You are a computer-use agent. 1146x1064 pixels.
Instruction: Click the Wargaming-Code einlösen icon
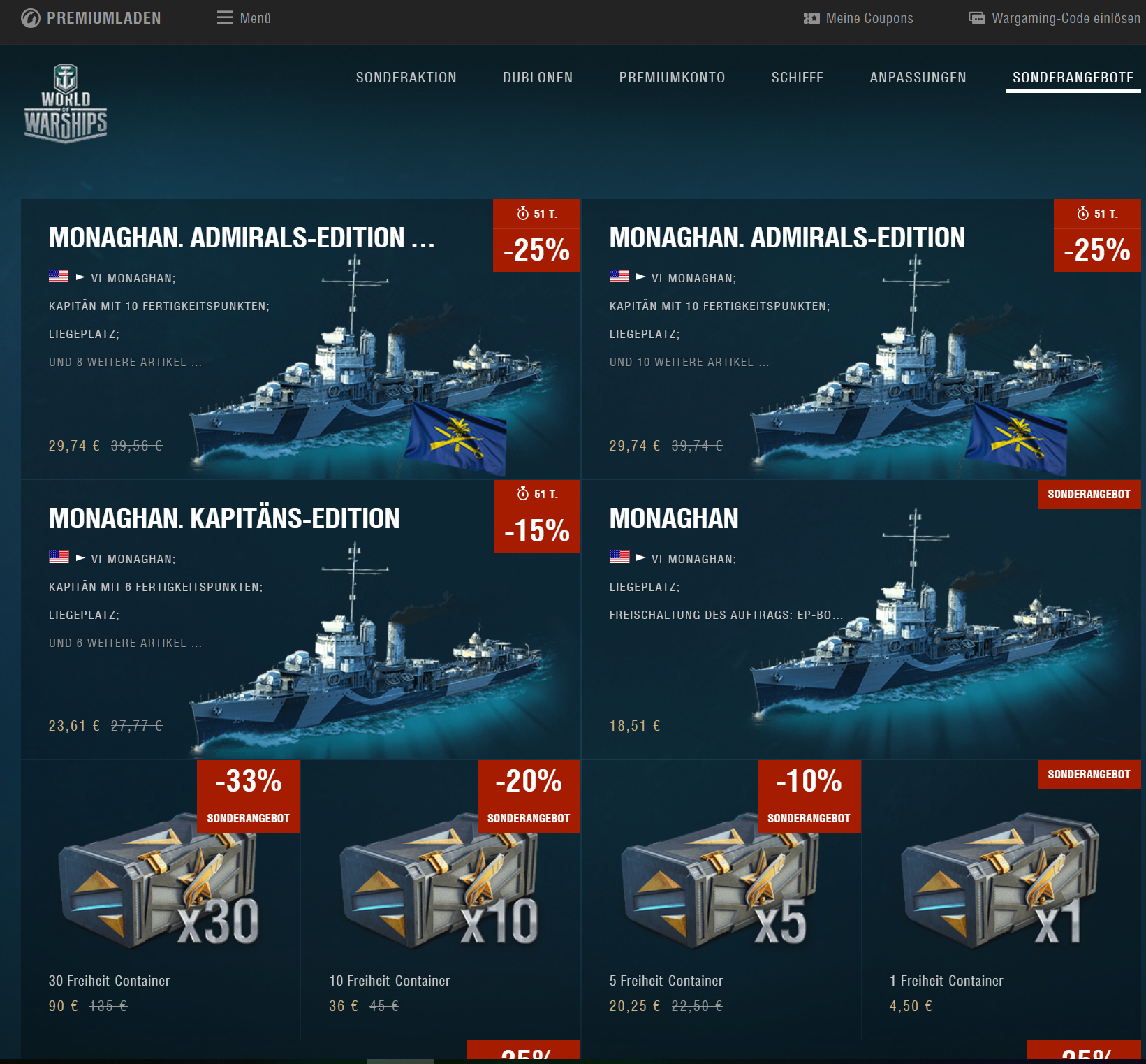(x=976, y=17)
